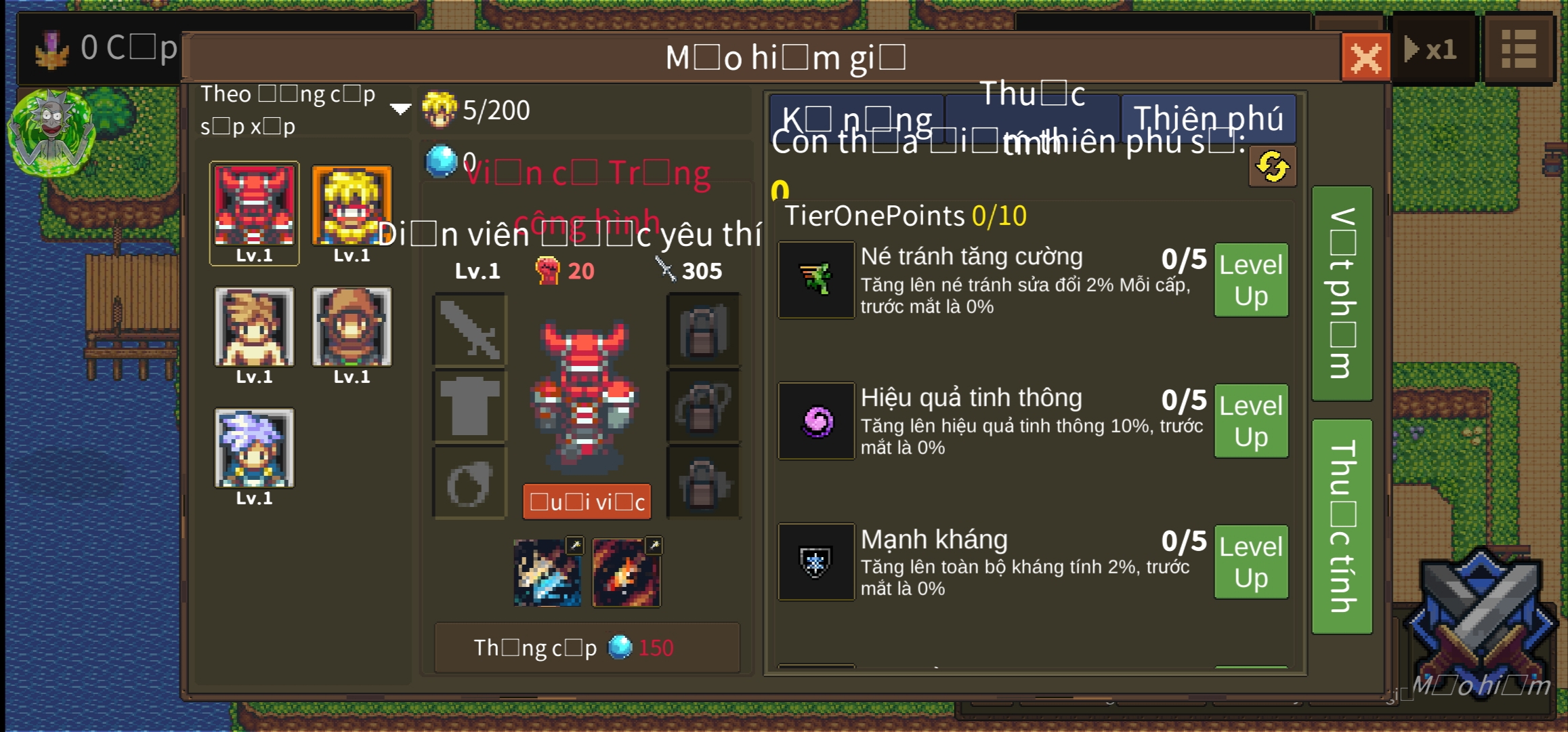The width and height of the screenshot is (1568, 732).
Task: Level up Né tránh tăng cường
Action: [x=1250, y=280]
